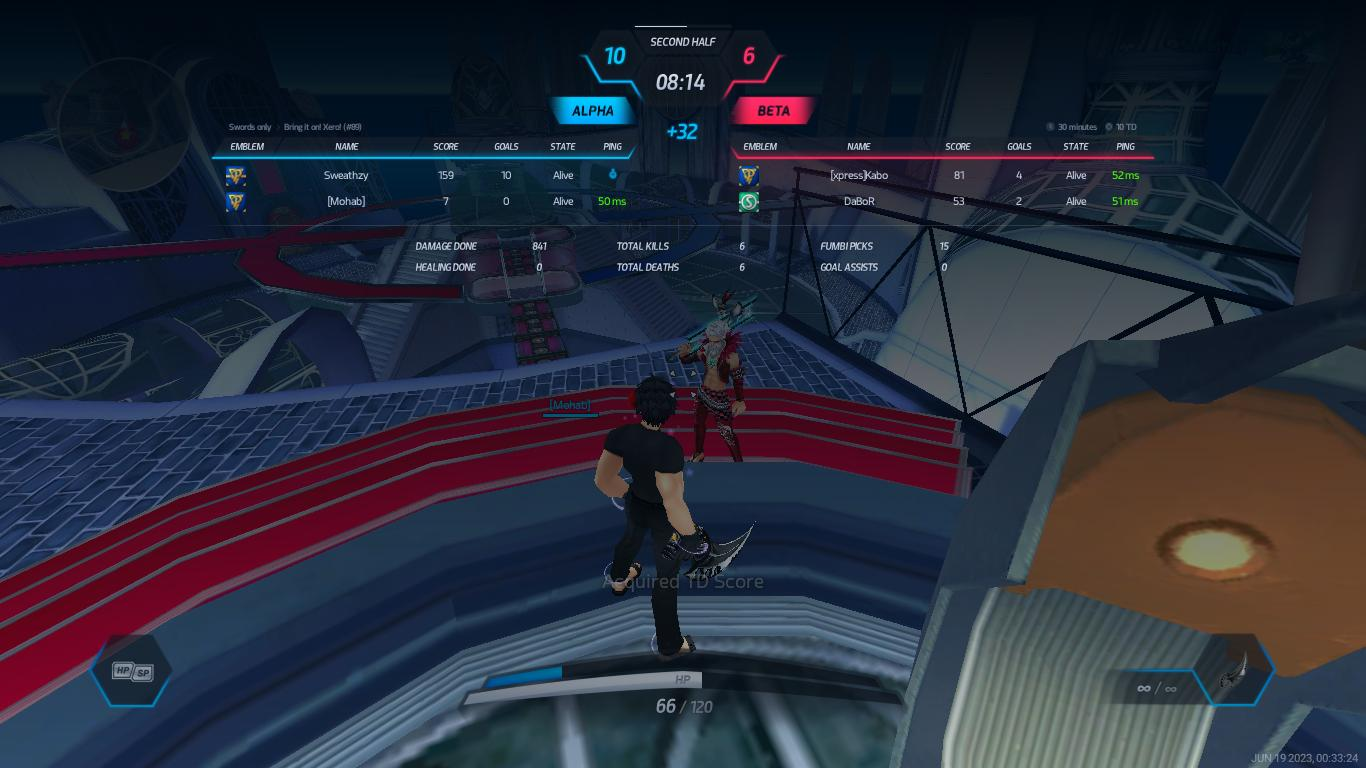Click the red BETA team badge
The width and height of the screenshot is (1366, 768).
[773, 111]
